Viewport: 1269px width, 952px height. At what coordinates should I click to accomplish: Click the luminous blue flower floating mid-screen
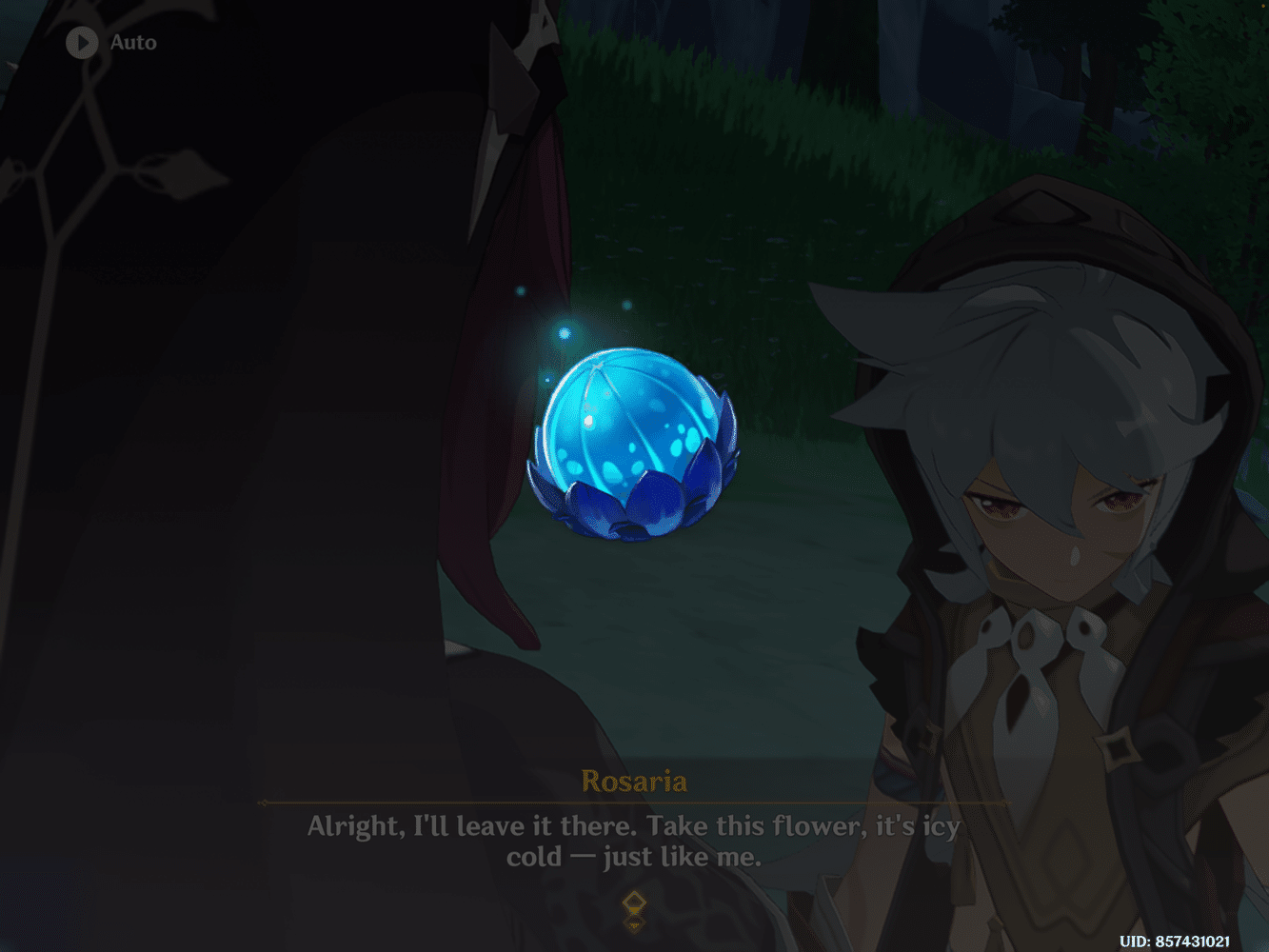click(633, 443)
